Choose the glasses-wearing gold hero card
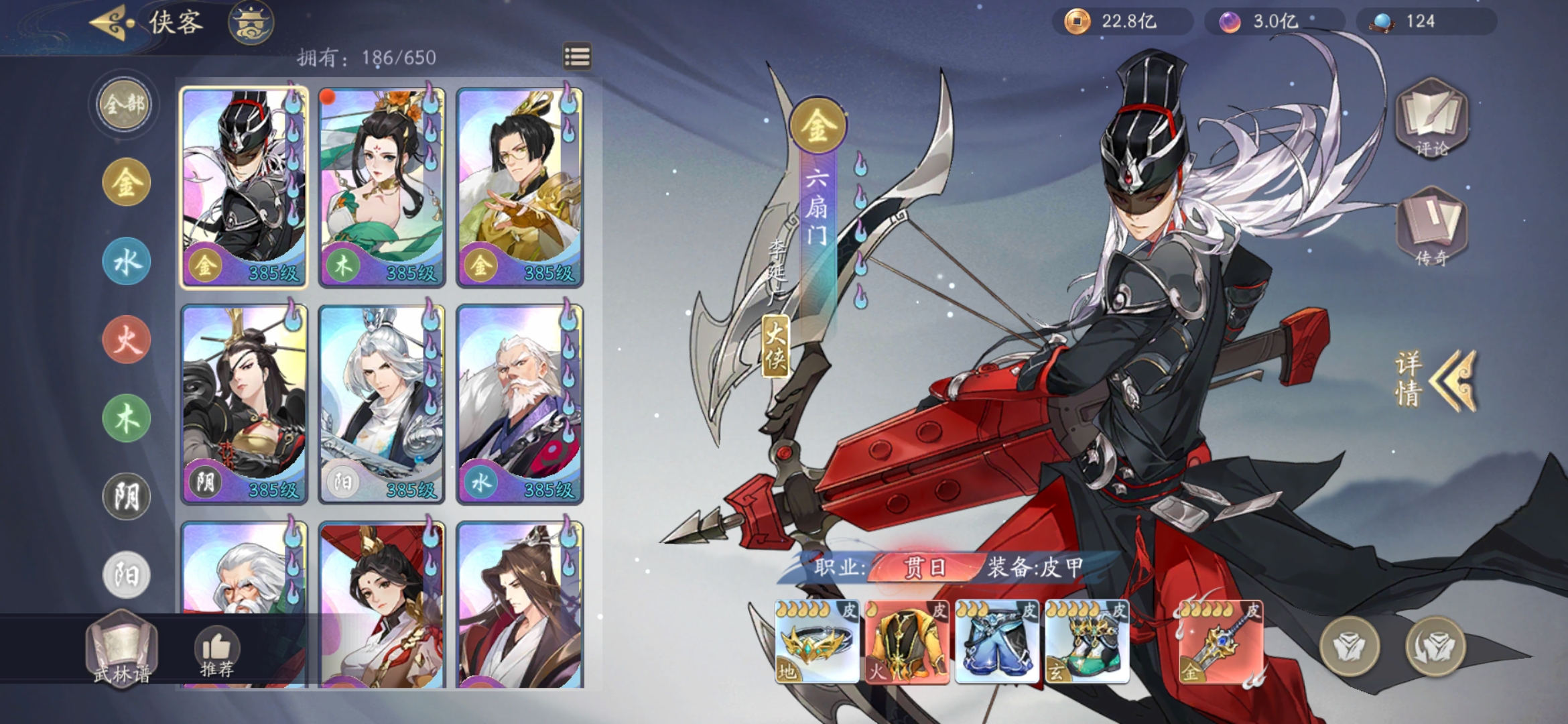This screenshot has width=1568, height=724. (x=519, y=188)
